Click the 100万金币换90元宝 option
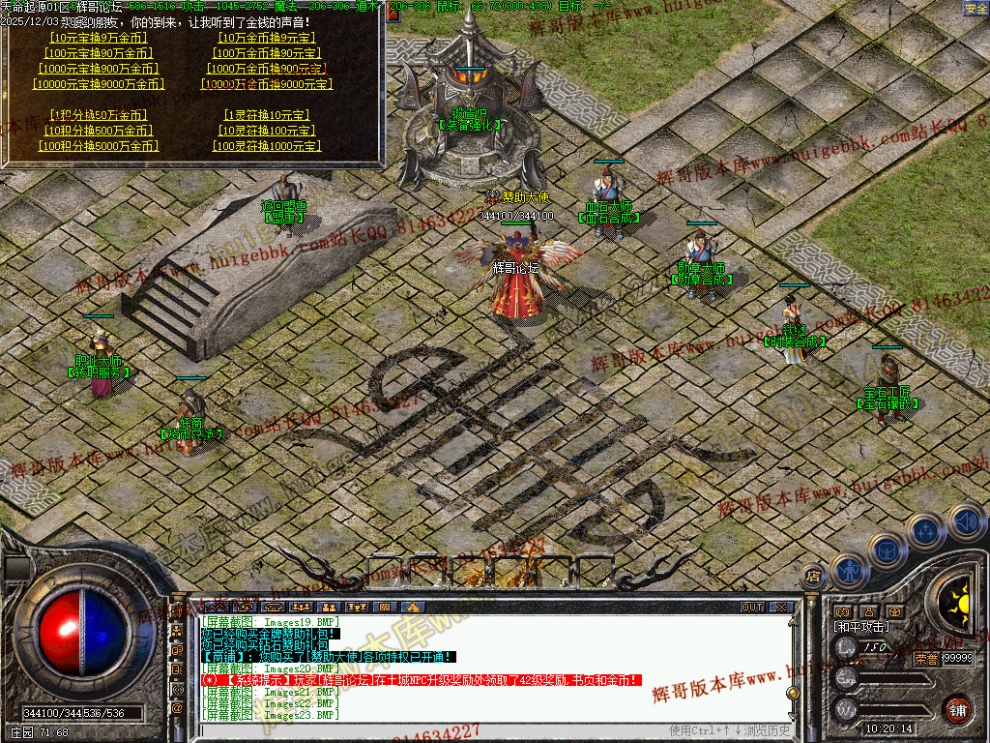 (265, 53)
